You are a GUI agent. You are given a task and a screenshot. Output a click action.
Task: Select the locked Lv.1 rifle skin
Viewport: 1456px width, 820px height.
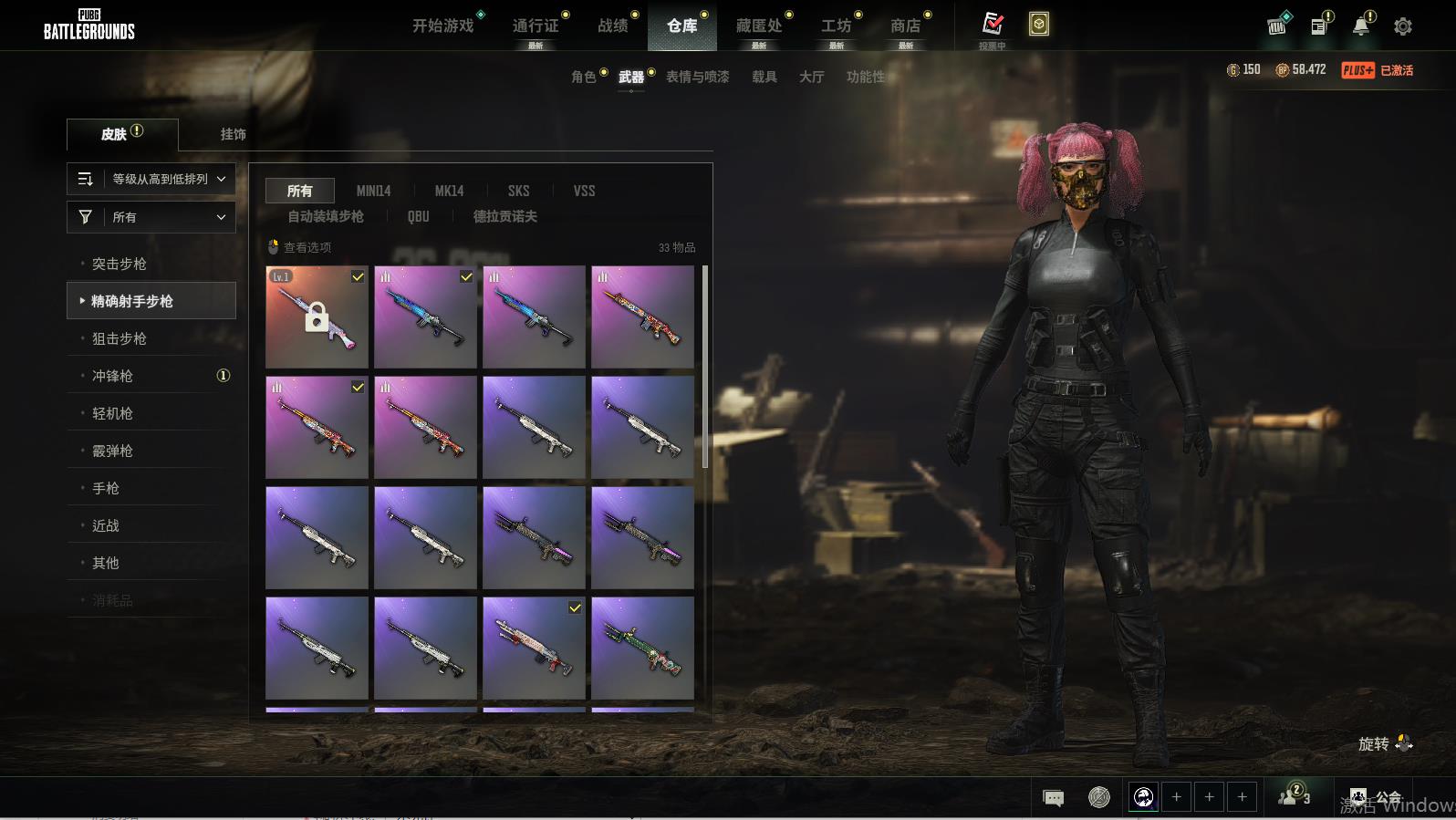[317, 317]
